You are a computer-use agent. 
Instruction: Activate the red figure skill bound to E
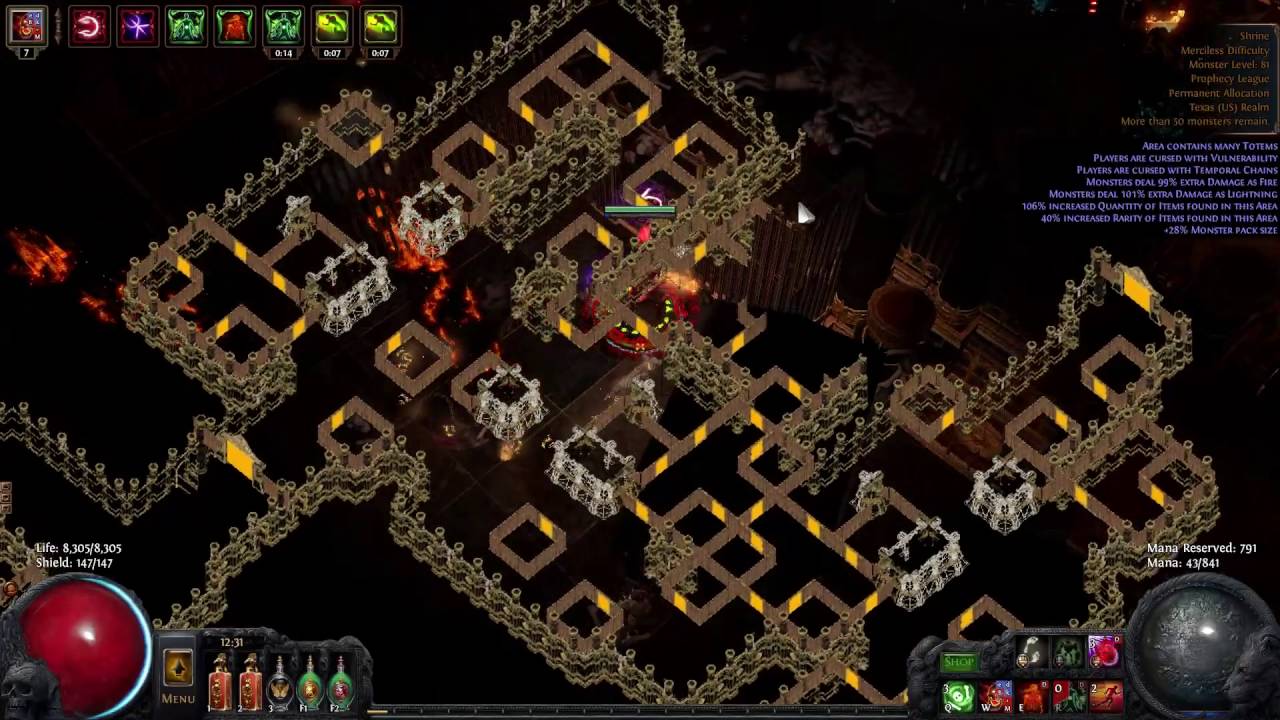click(x=1033, y=696)
